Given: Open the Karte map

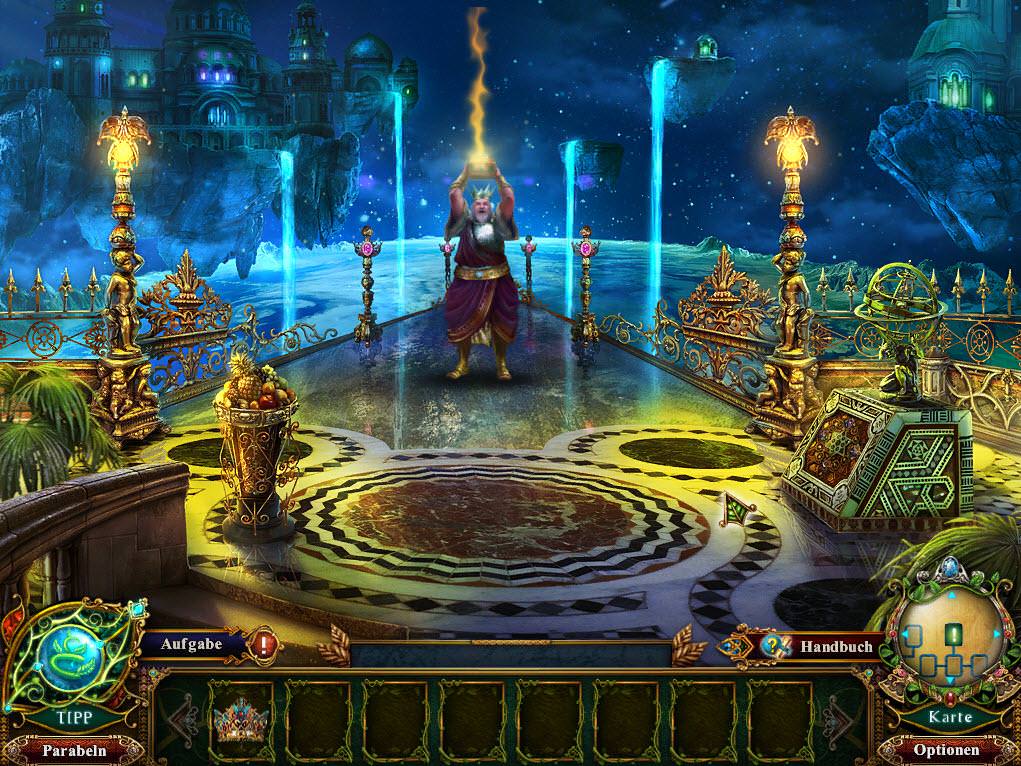Looking at the screenshot, I should coord(949,717).
